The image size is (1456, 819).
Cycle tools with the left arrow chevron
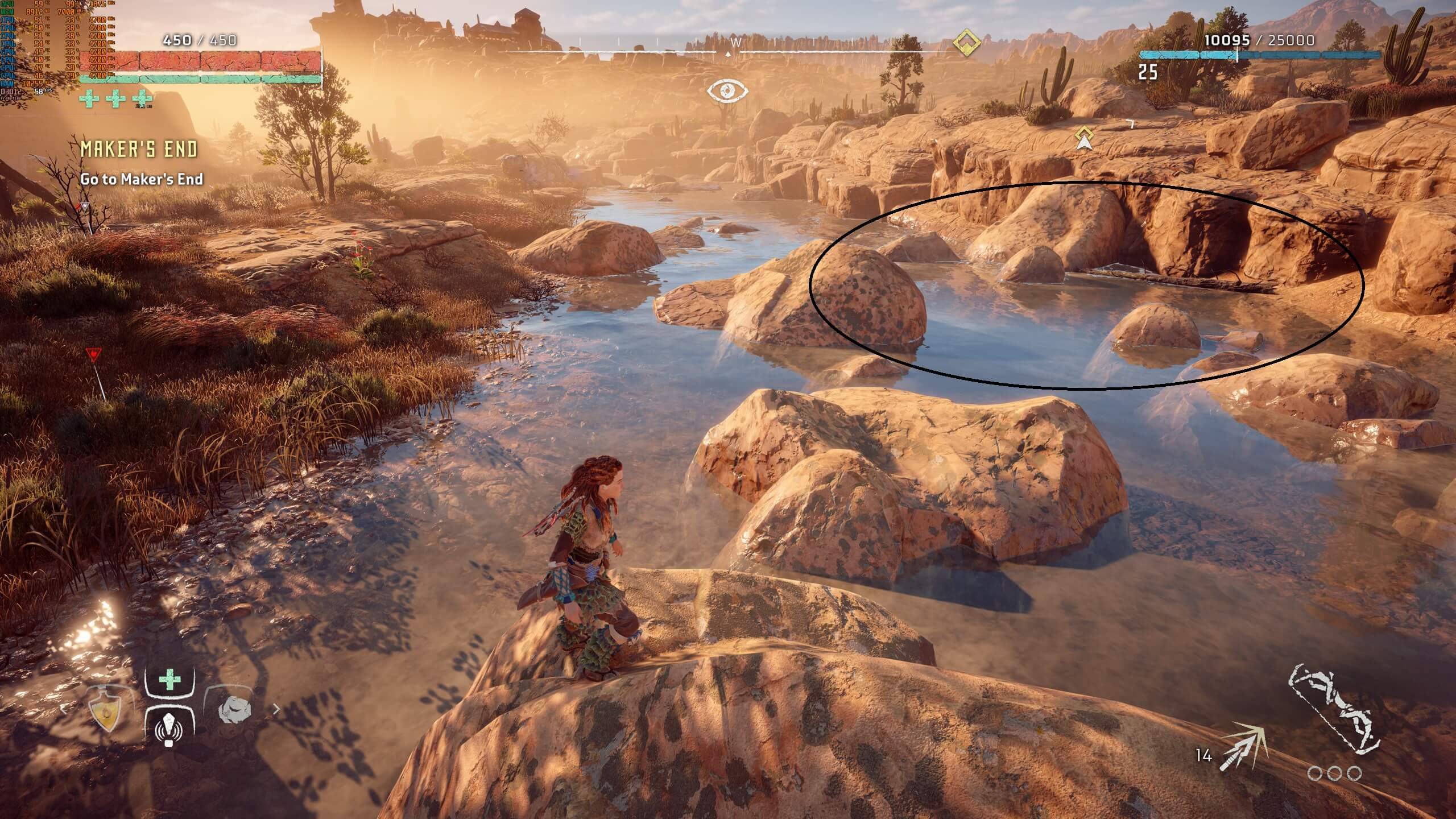pyautogui.click(x=64, y=709)
